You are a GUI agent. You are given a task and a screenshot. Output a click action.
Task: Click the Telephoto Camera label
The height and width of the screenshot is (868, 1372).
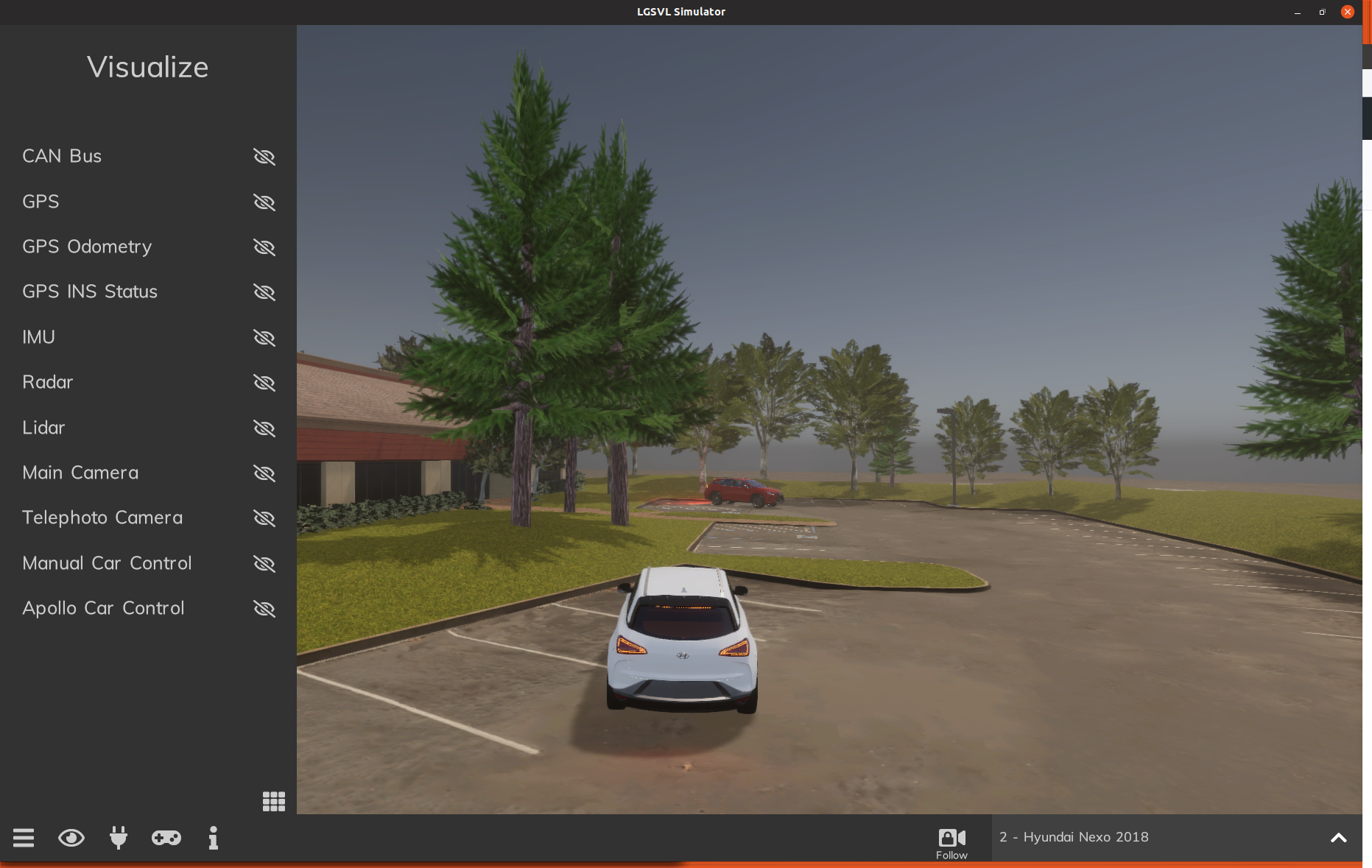pos(102,518)
